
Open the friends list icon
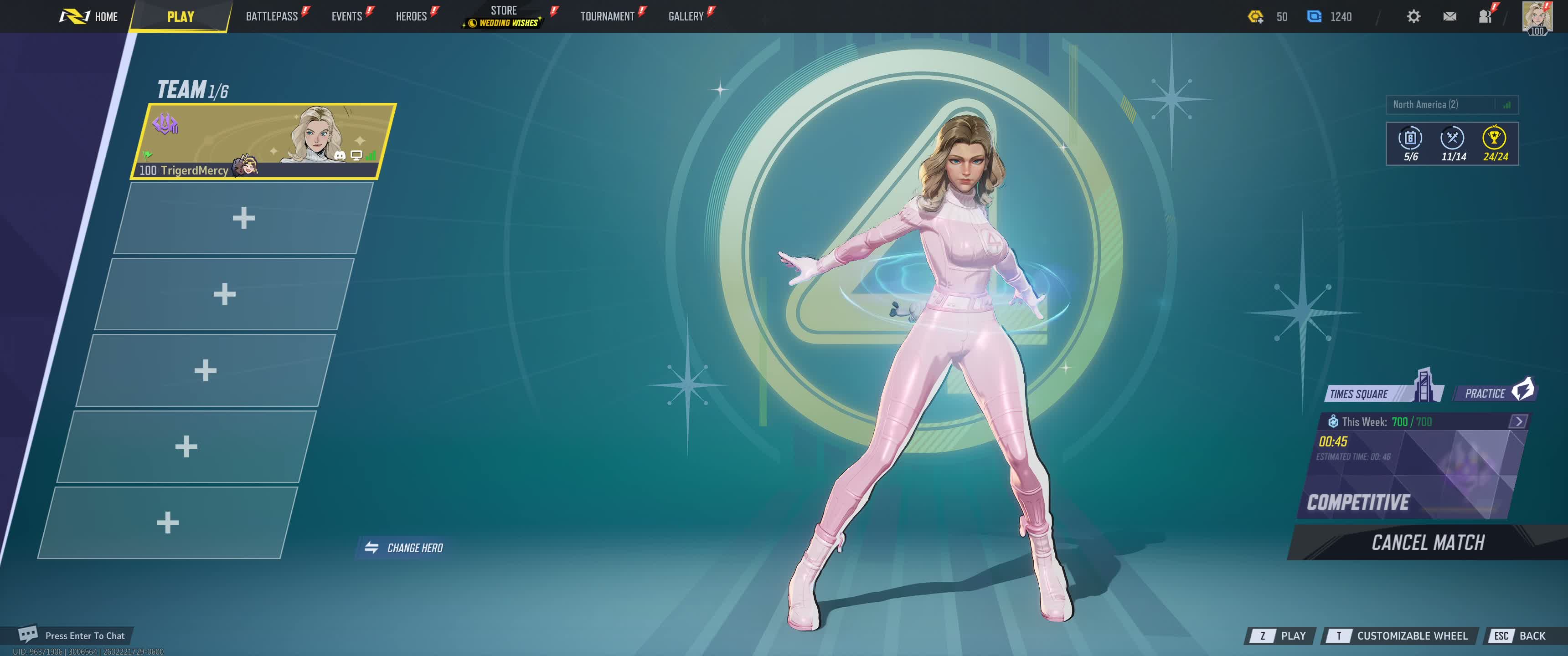[x=1485, y=16]
